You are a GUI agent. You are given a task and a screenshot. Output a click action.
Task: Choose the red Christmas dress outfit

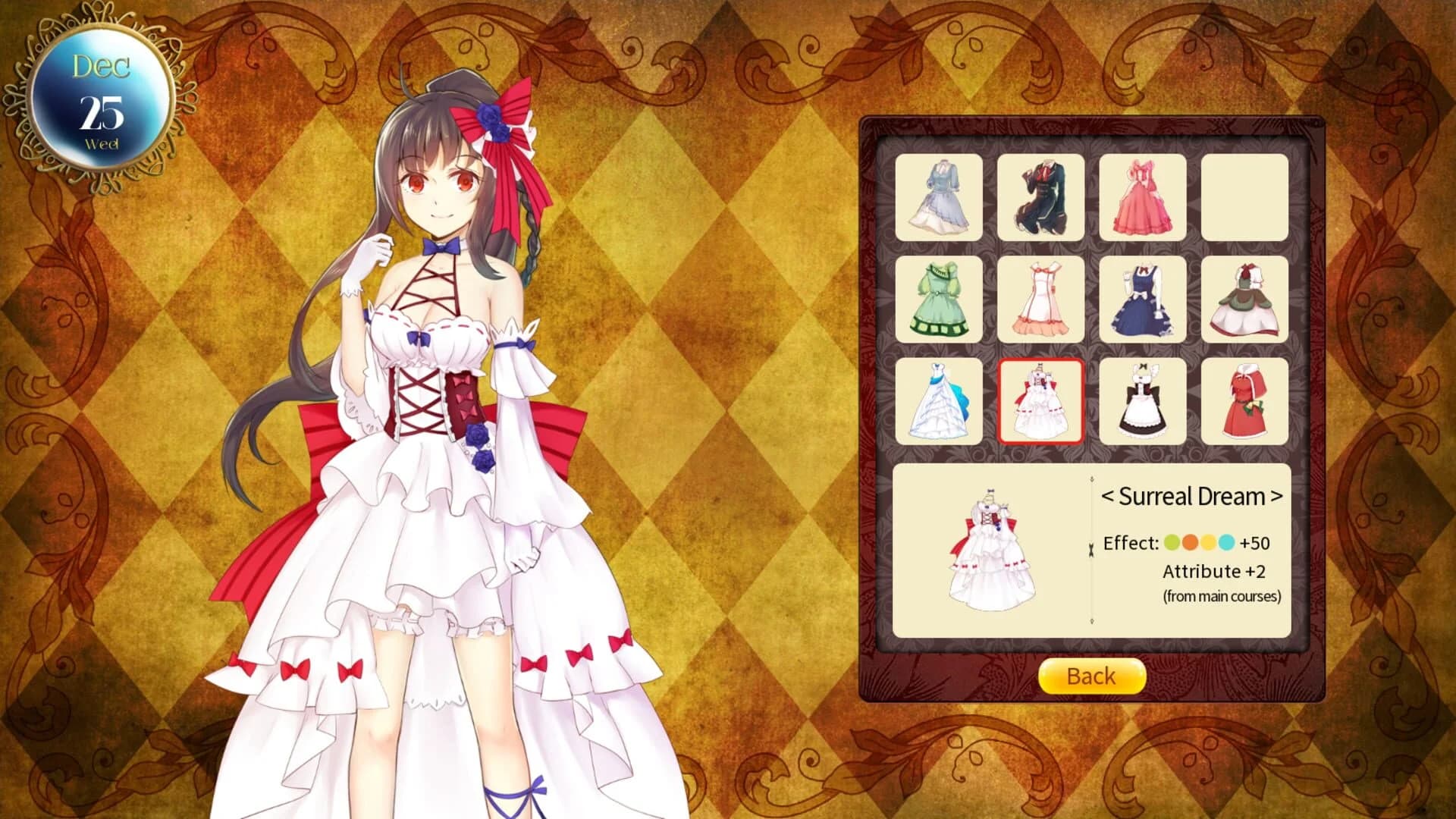pos(1244,400)
